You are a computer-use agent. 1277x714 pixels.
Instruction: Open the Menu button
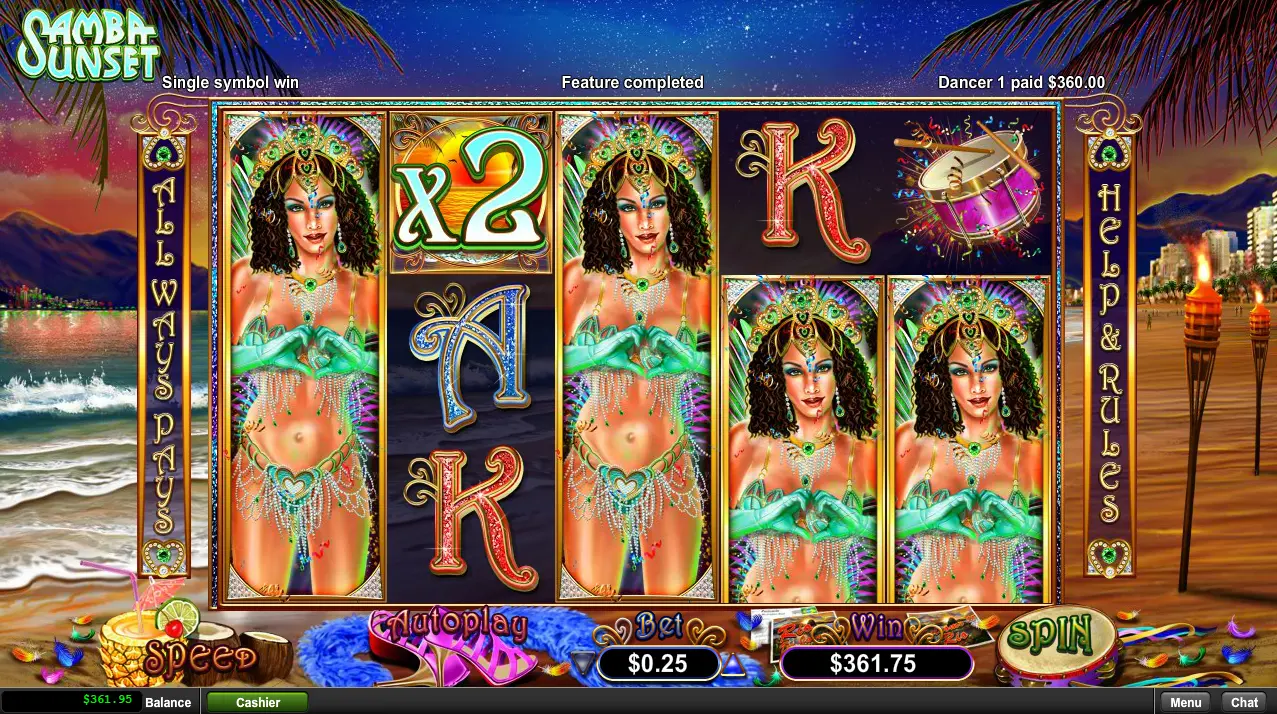1185,702
